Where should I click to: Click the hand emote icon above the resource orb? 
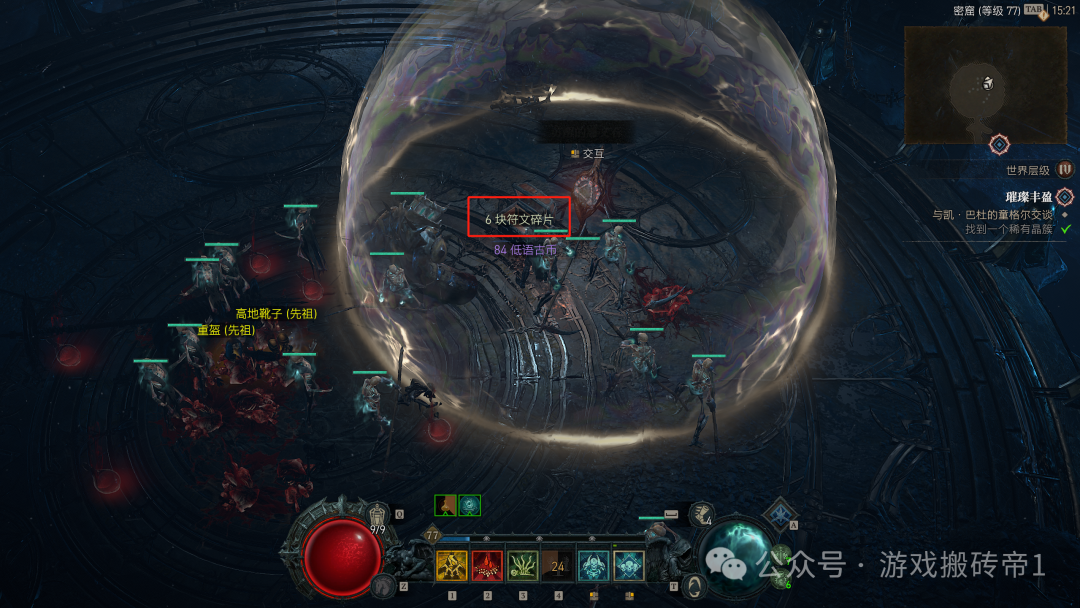(701, 514)
